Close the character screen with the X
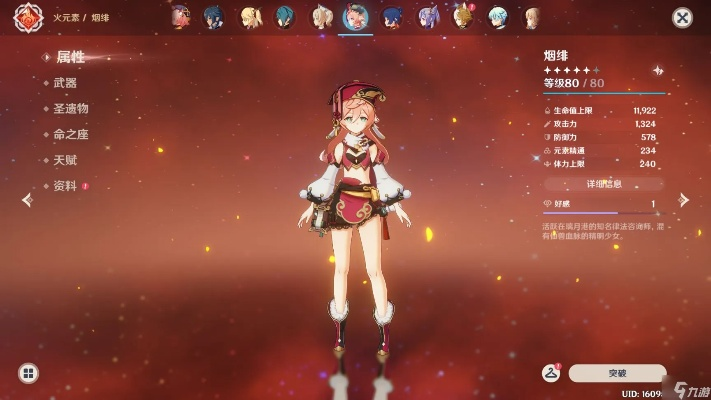The image size is (711, 400). [x=682, y=17]
